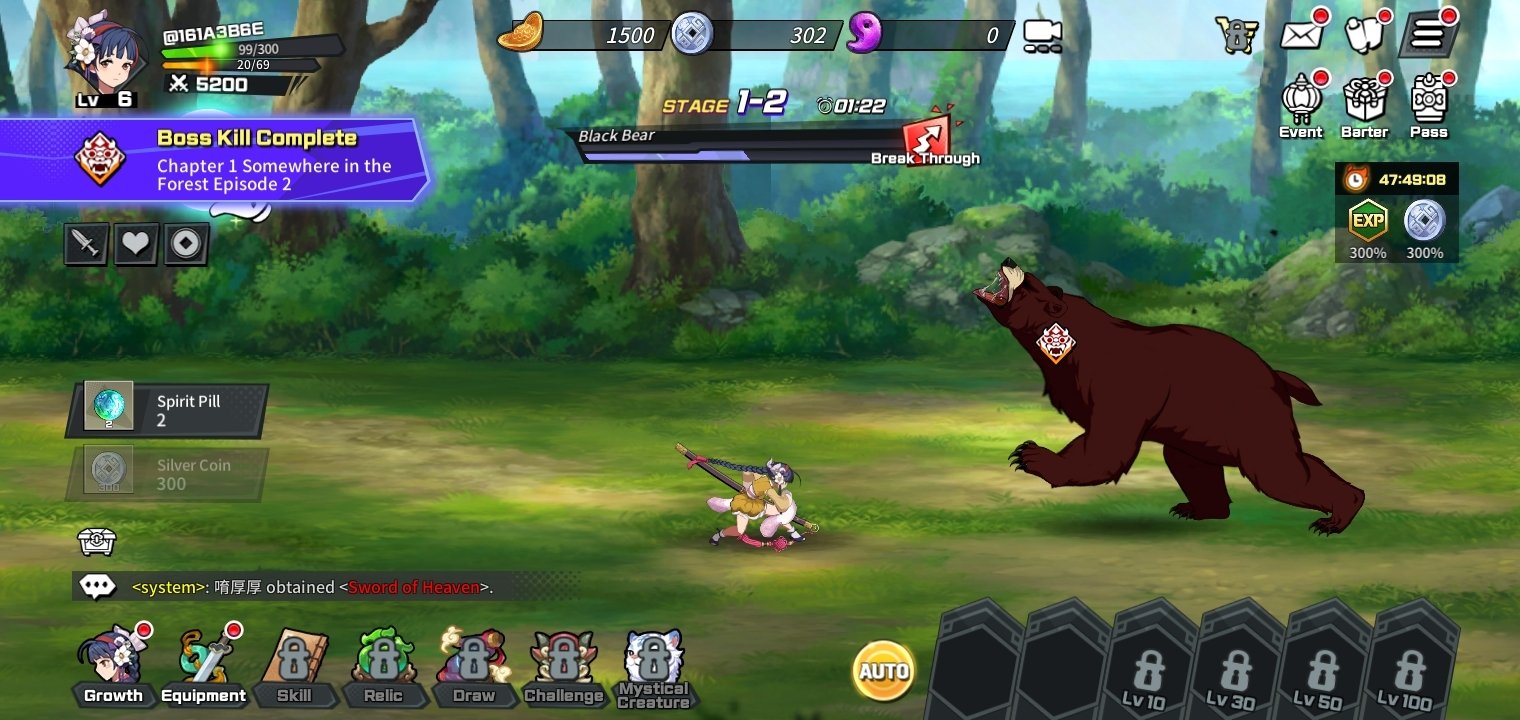Select the sword stat buff icon
Image resolution: width=1520 pixels, height=720 pixels.
pos(86,244)
